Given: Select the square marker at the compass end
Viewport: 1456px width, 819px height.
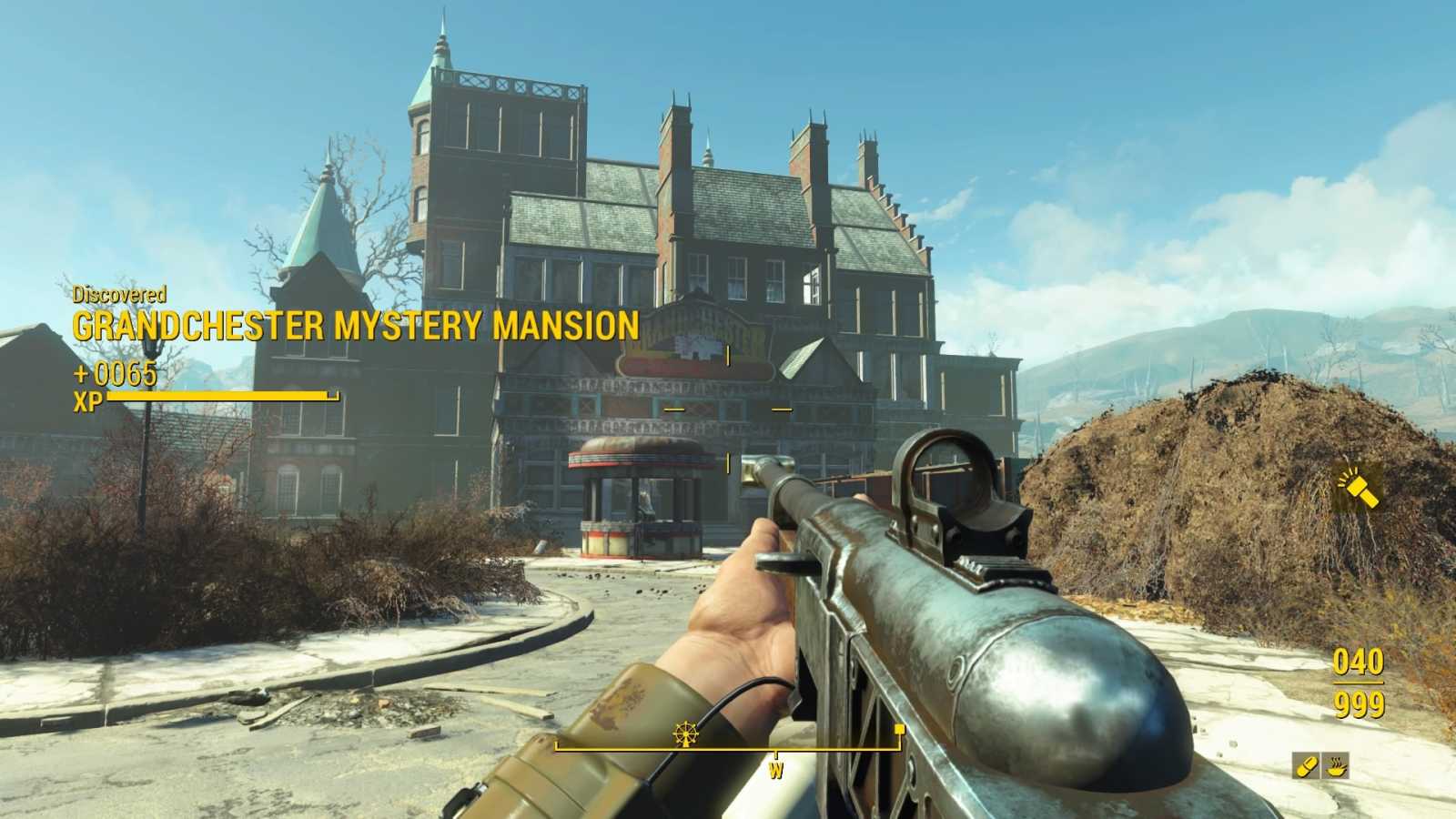Looking at the screenshot, I should [x=900, y=729].
